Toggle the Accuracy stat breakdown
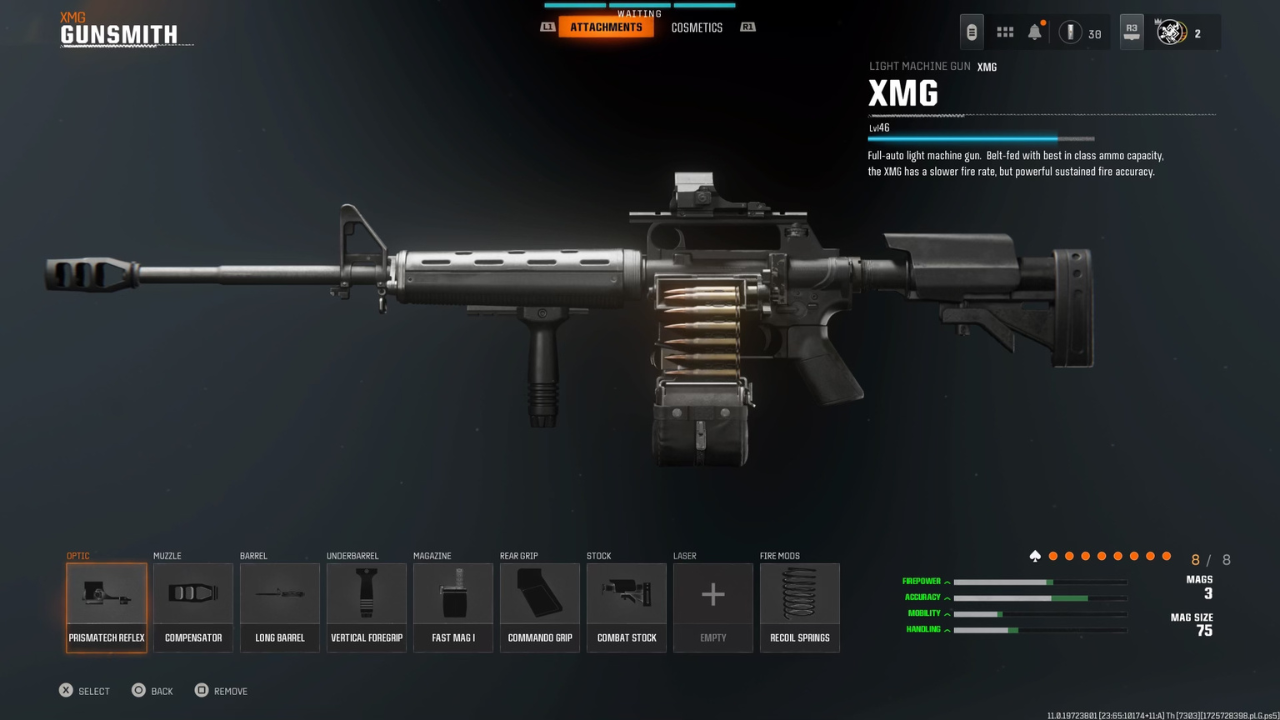Viewport: 1280px width, 720px height. pos(946,596)
